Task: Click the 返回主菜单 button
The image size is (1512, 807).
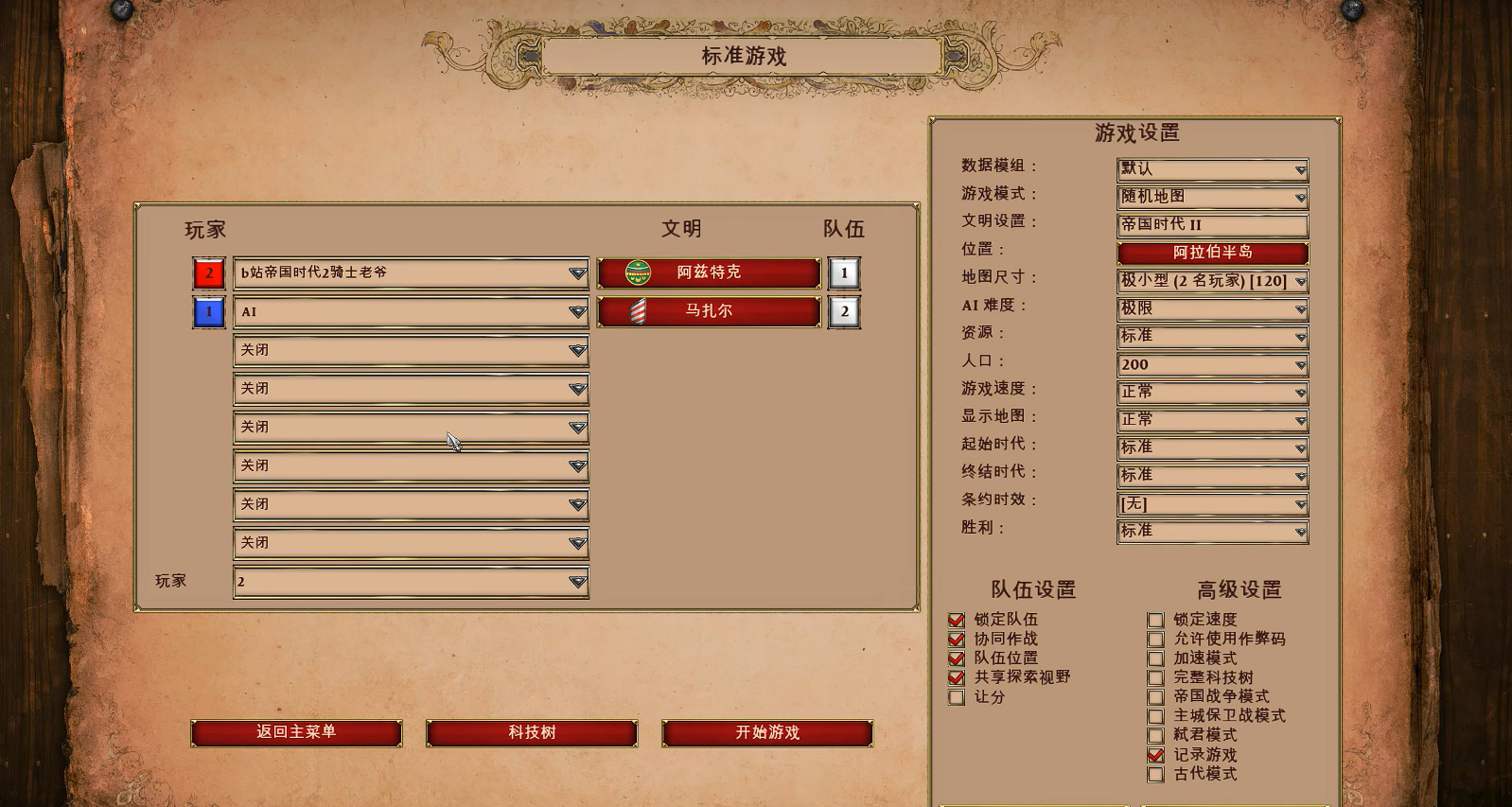Action: coord(296,733)
